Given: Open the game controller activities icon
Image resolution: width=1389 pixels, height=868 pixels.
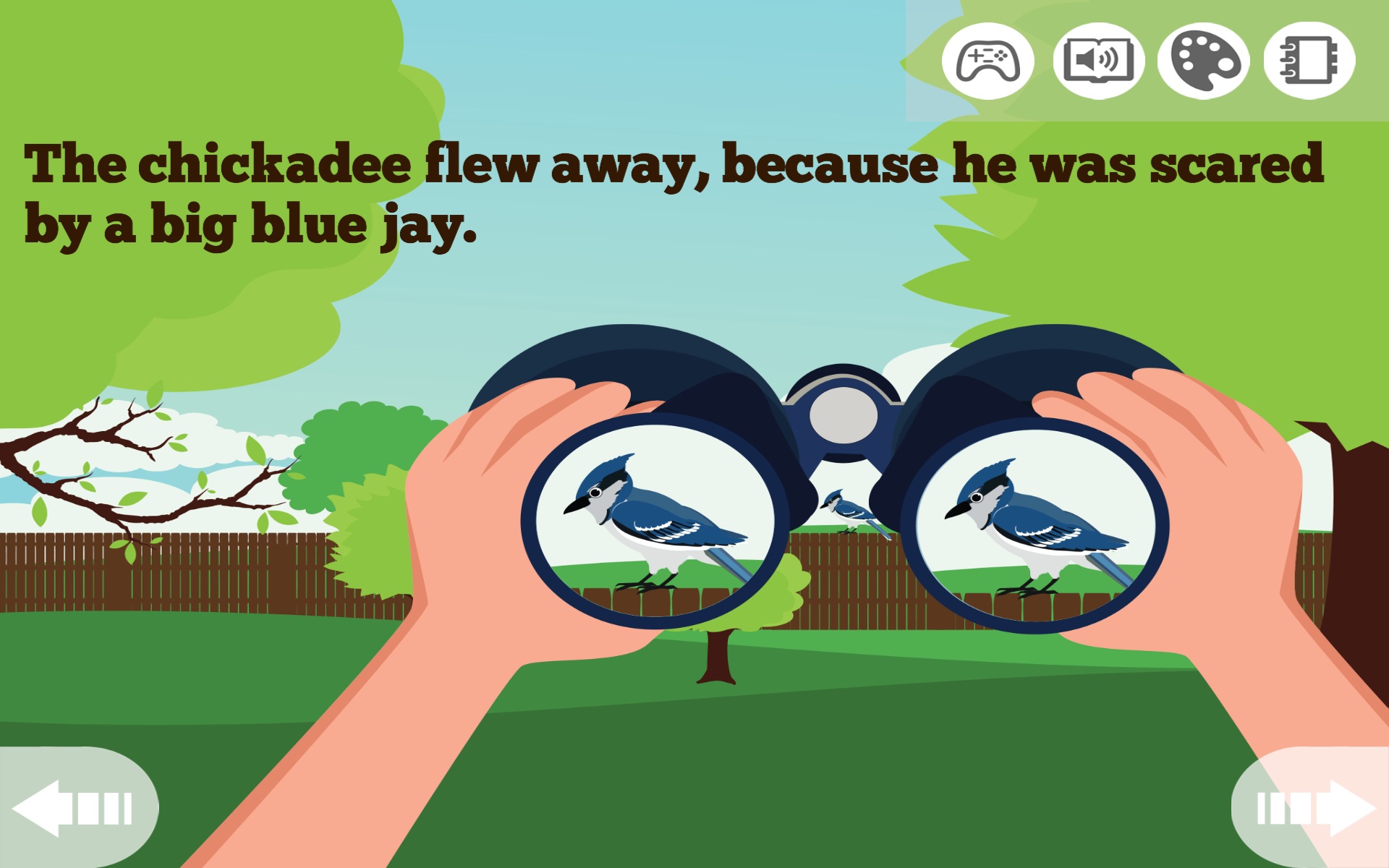Looking at the screenshot, I should [x=987, y=61].
